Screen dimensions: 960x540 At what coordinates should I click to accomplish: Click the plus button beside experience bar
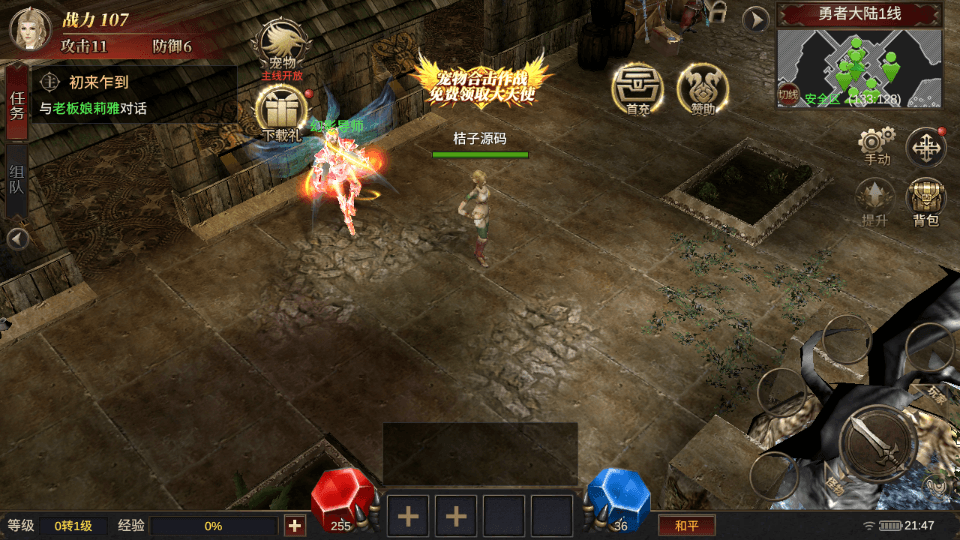(x=295, y=525)
